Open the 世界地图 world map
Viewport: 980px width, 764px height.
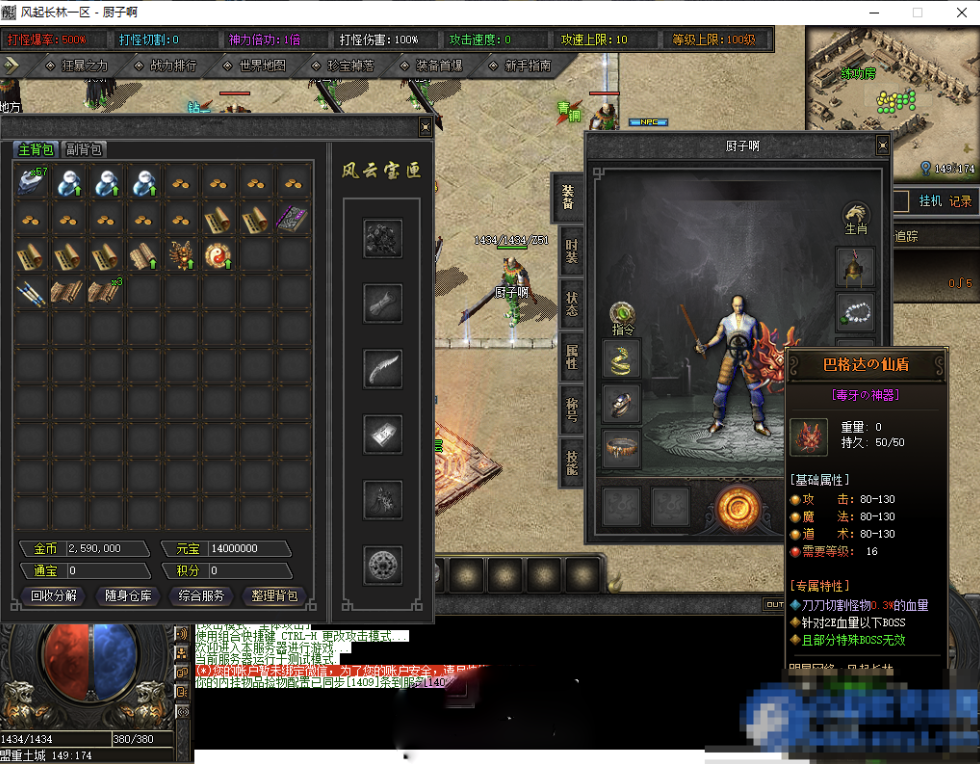coord(262,65)
